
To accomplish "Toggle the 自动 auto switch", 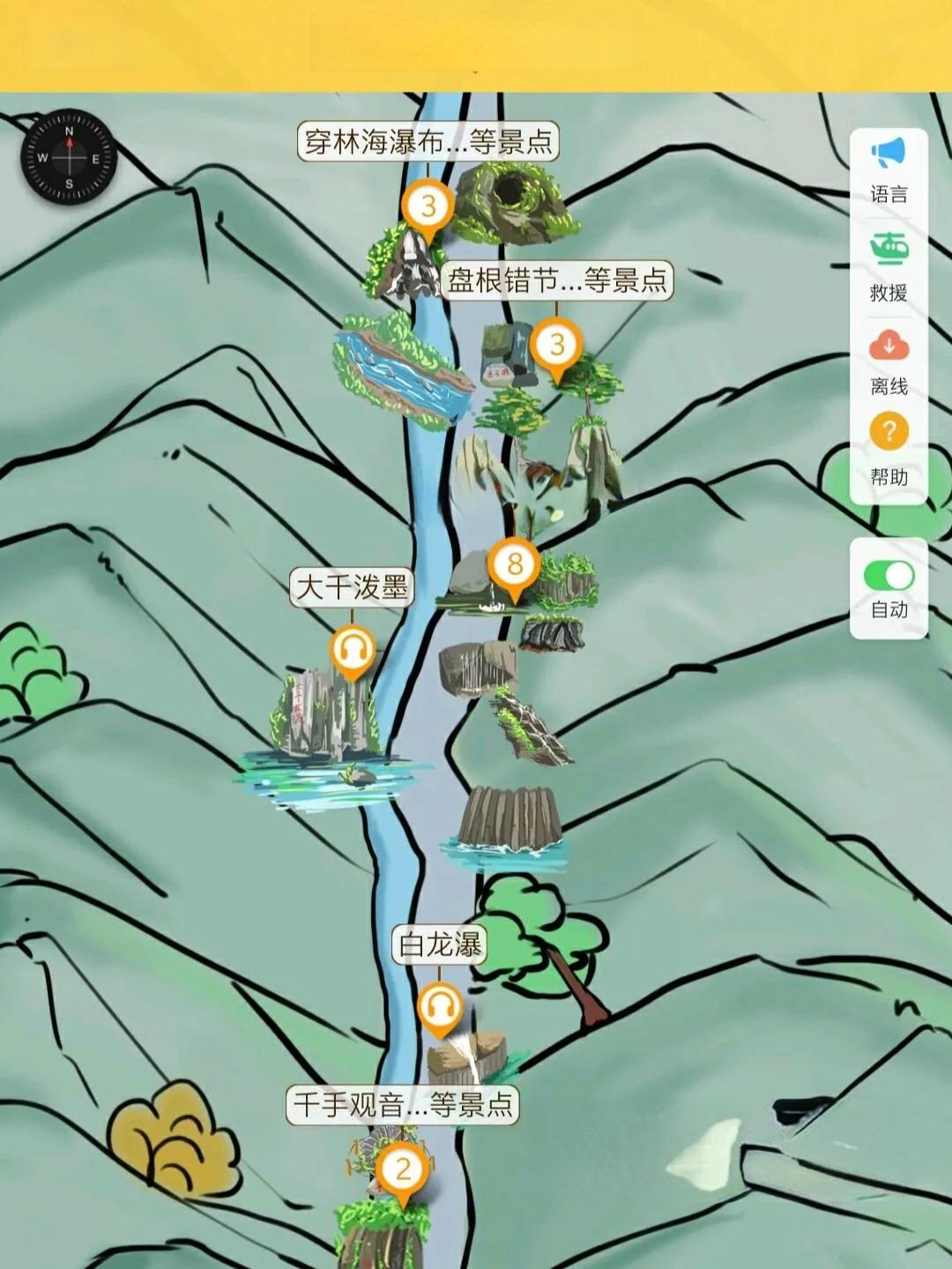I will pos(889,576).
